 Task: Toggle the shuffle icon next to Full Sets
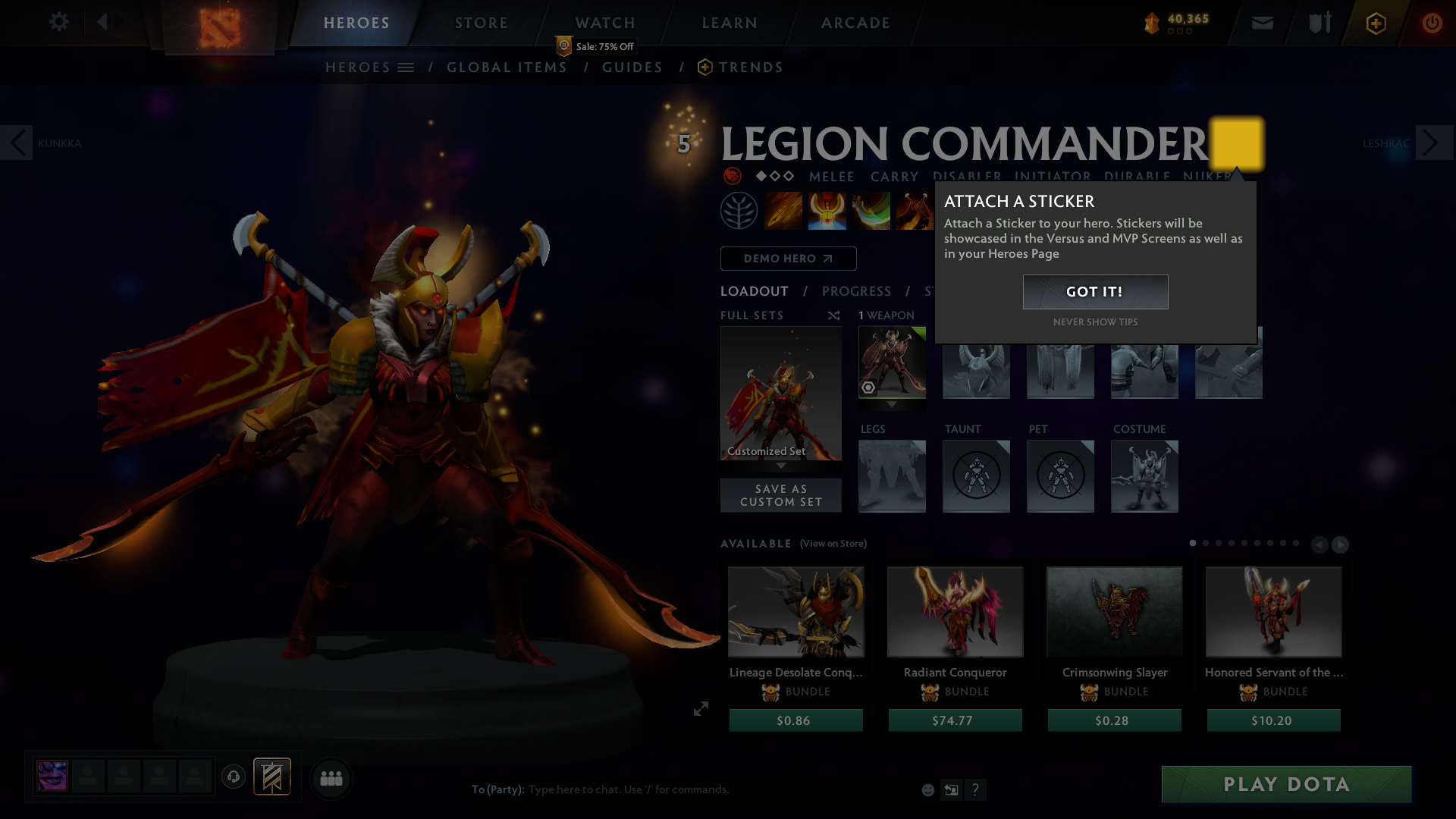pyautogui.click(x=833, y=315)
